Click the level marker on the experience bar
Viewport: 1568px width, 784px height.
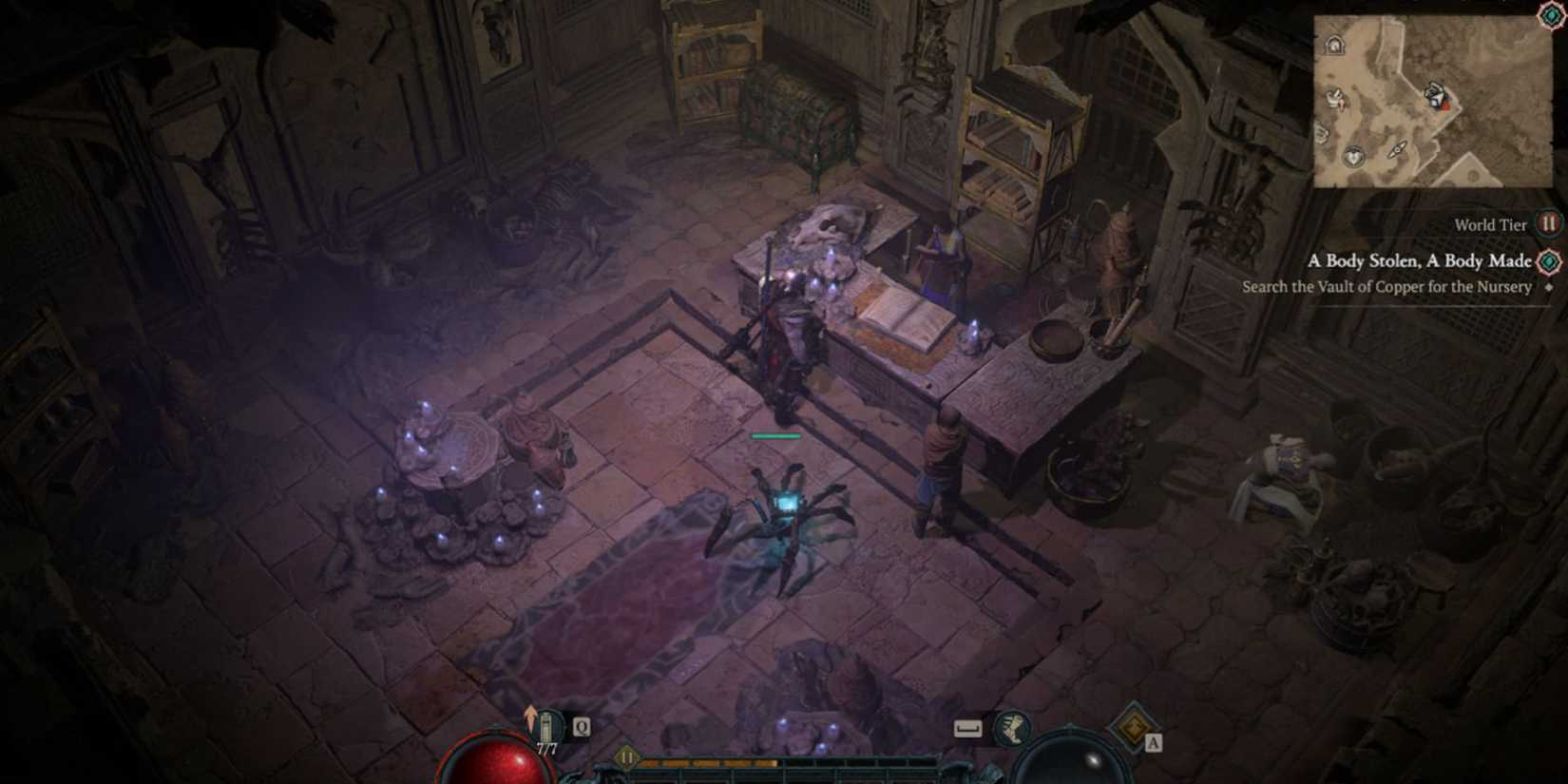[625, 758]
